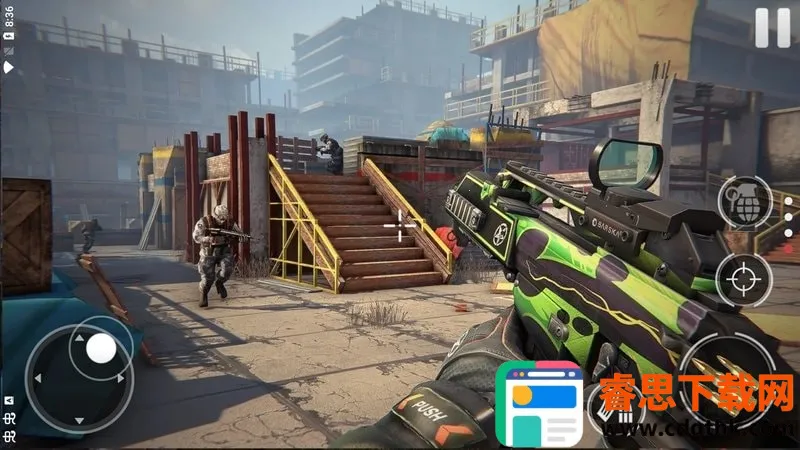The height and width of the screenshot is (450, 800).
Task: Pause the game with the top-right button
Action: coord(772,27)
